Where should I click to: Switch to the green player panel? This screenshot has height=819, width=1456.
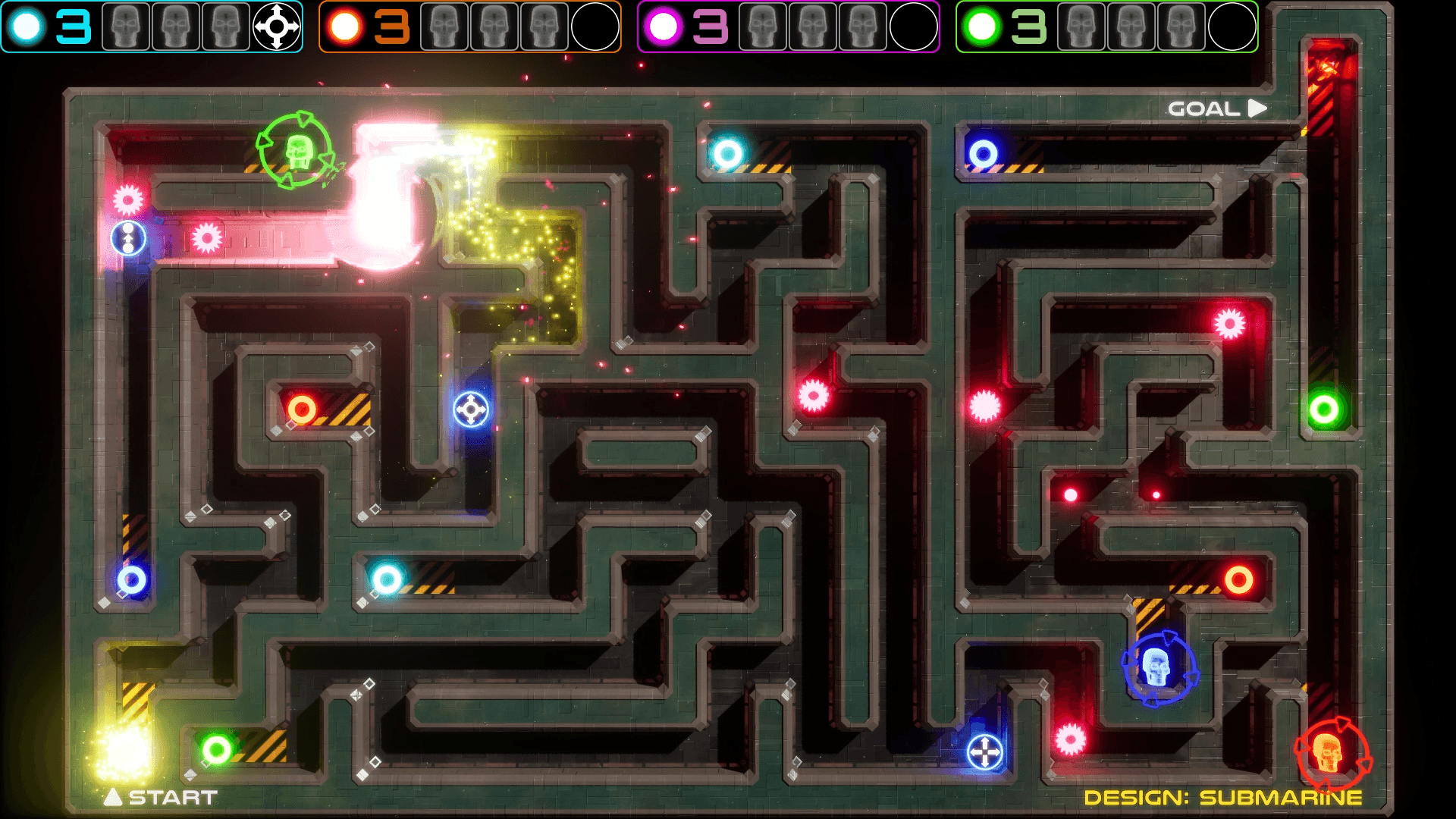click(1107, 25)
